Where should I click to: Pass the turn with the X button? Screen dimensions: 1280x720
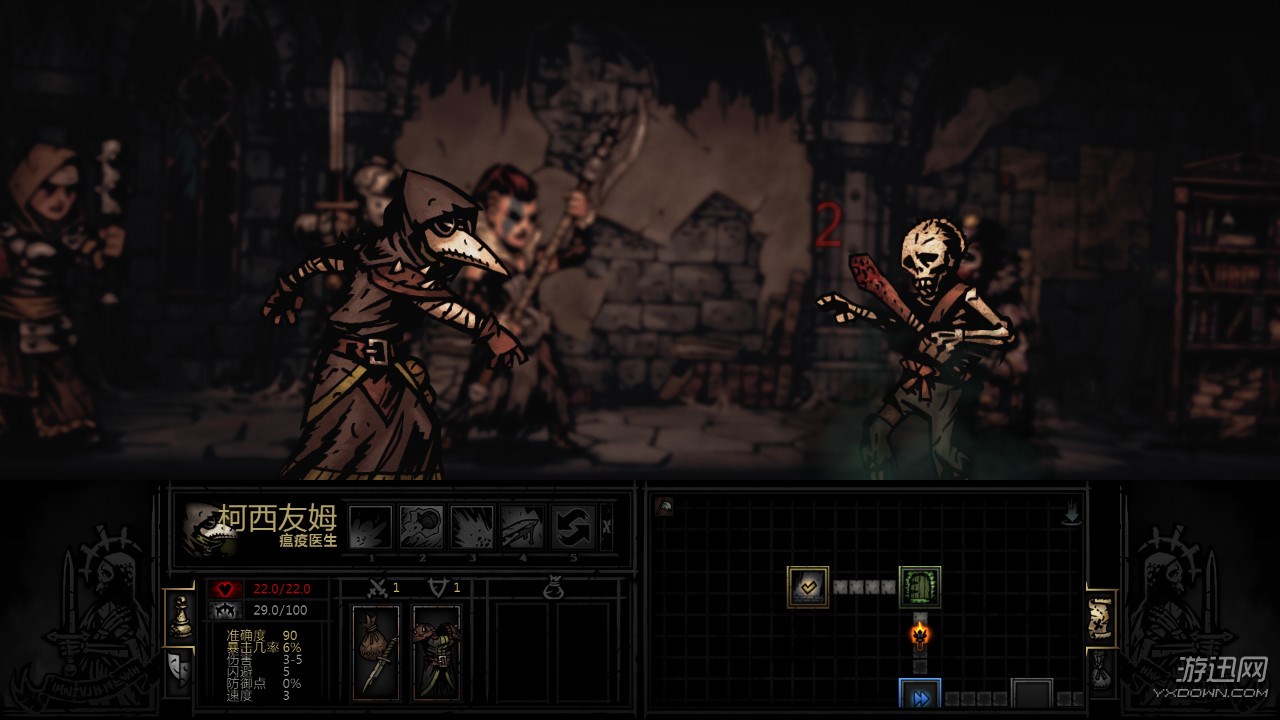607,527
